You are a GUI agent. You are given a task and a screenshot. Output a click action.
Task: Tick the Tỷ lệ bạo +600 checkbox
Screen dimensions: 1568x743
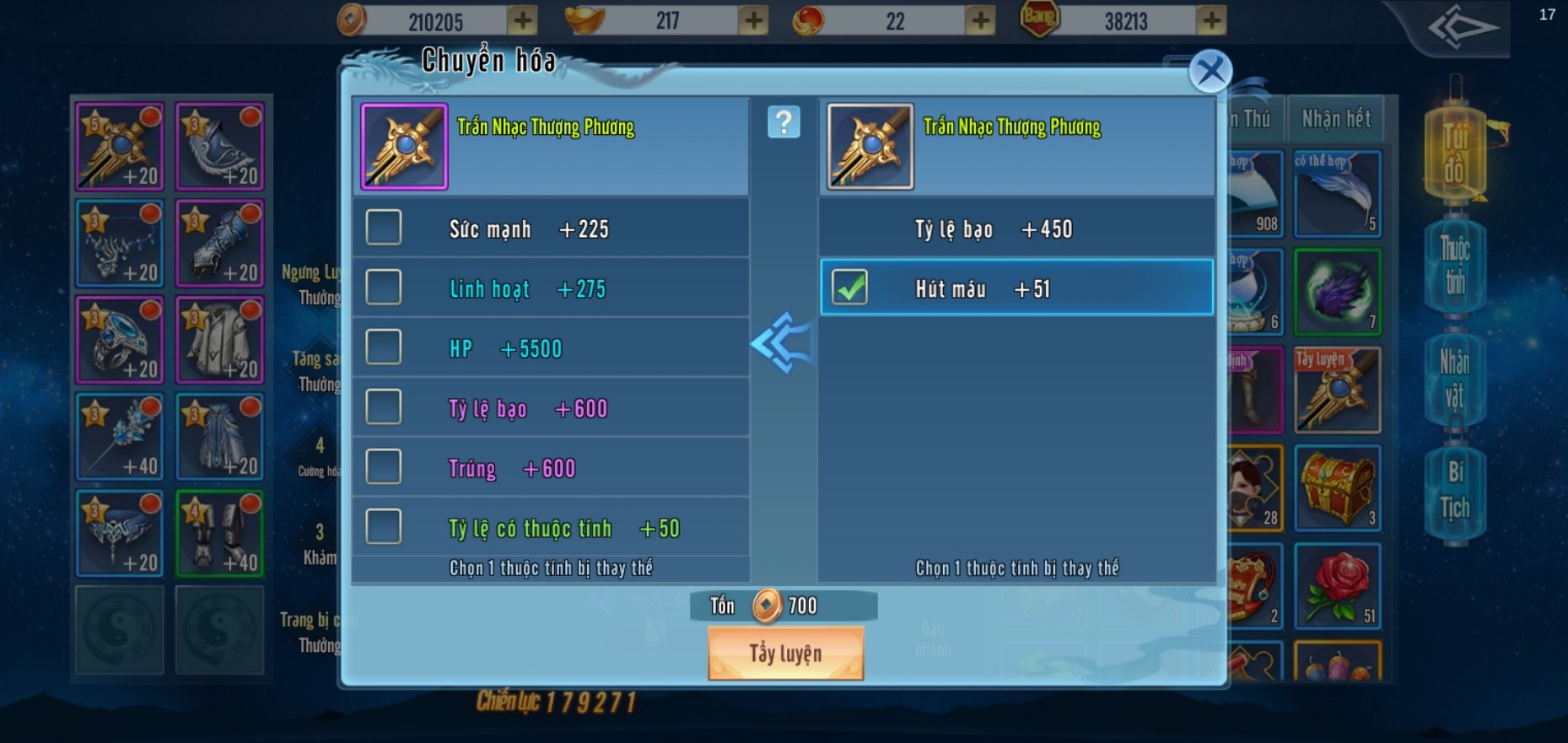[x=384, y=407]
